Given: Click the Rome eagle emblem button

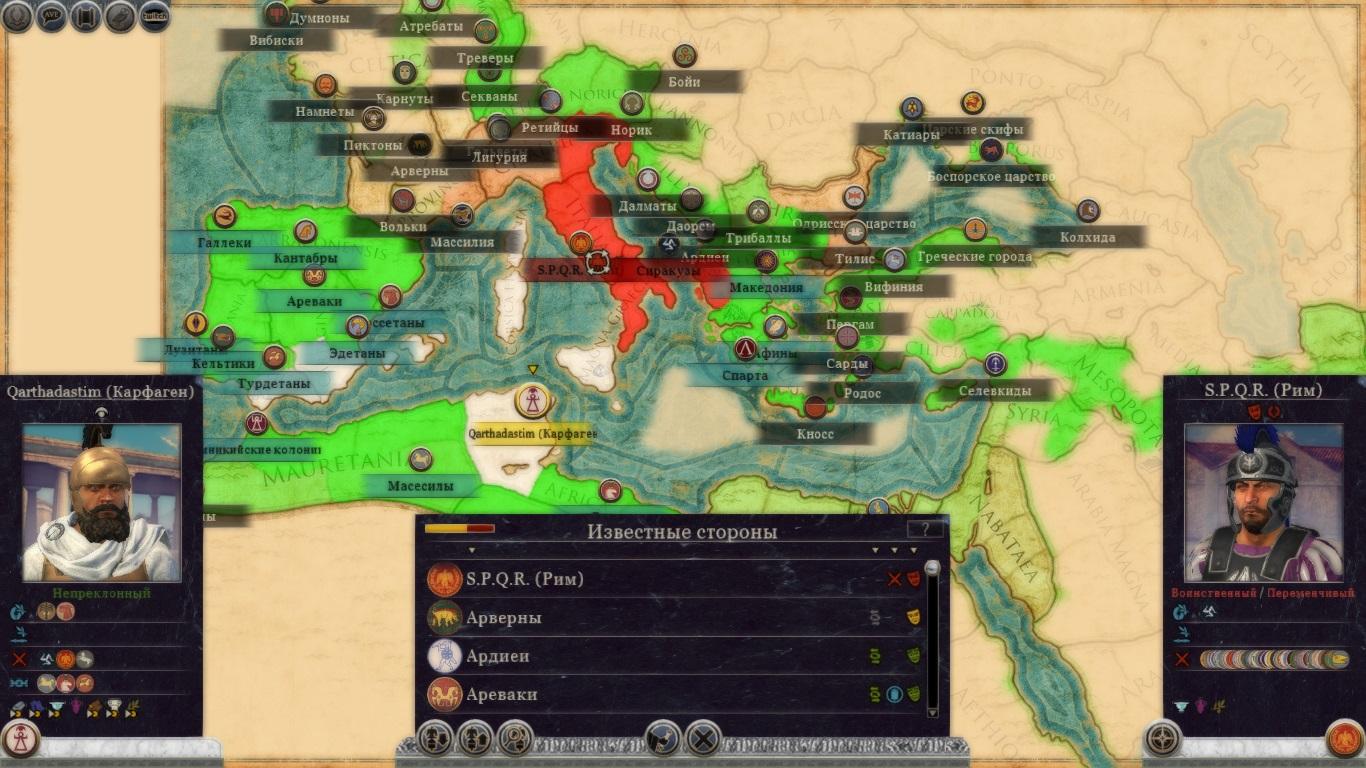Looking at the screenshot, I should [x=1344, y=739].
